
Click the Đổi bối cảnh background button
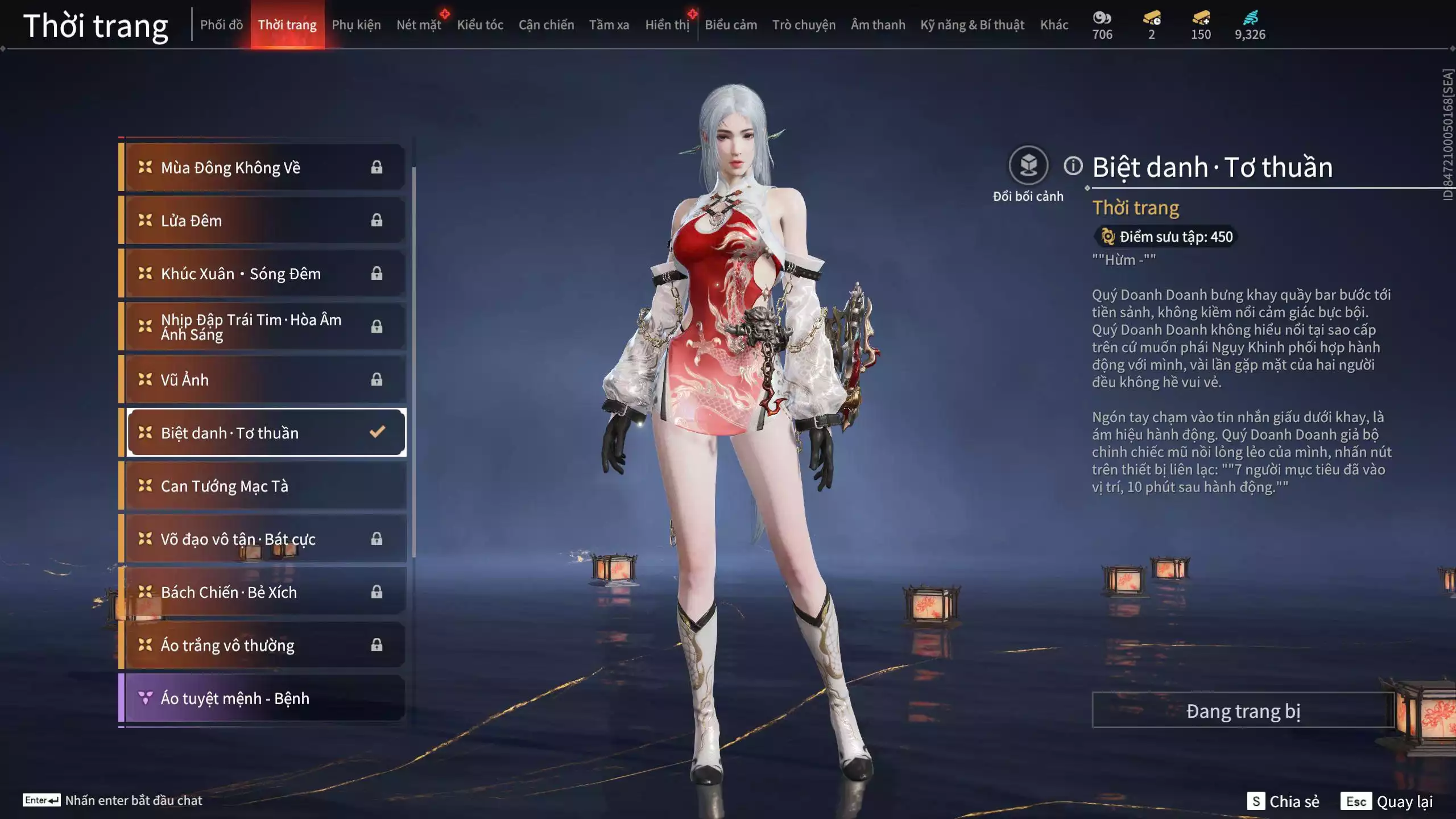[1028, 166]
